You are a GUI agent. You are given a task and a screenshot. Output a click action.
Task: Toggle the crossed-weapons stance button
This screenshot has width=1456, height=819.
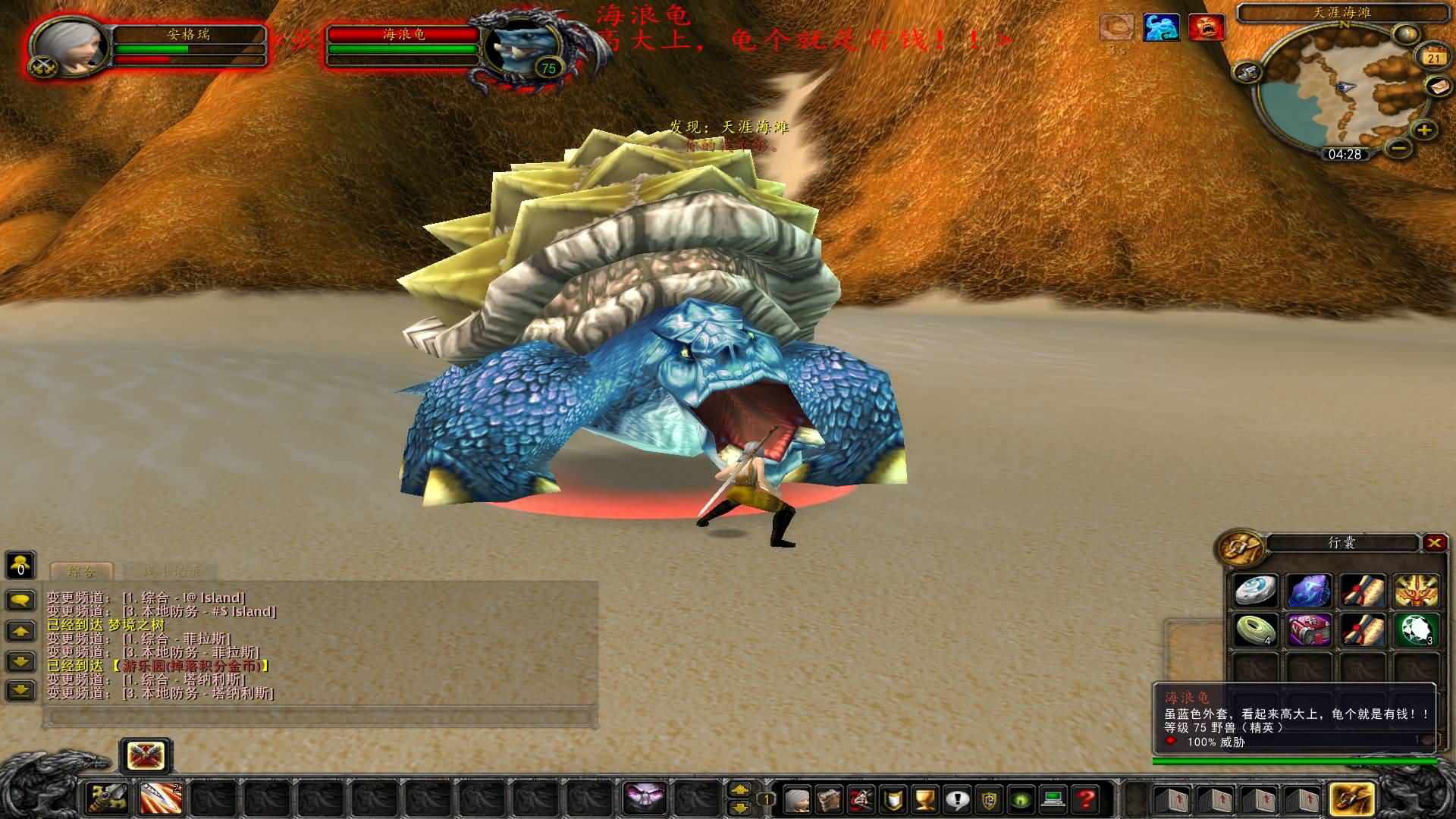click(146, 755)
